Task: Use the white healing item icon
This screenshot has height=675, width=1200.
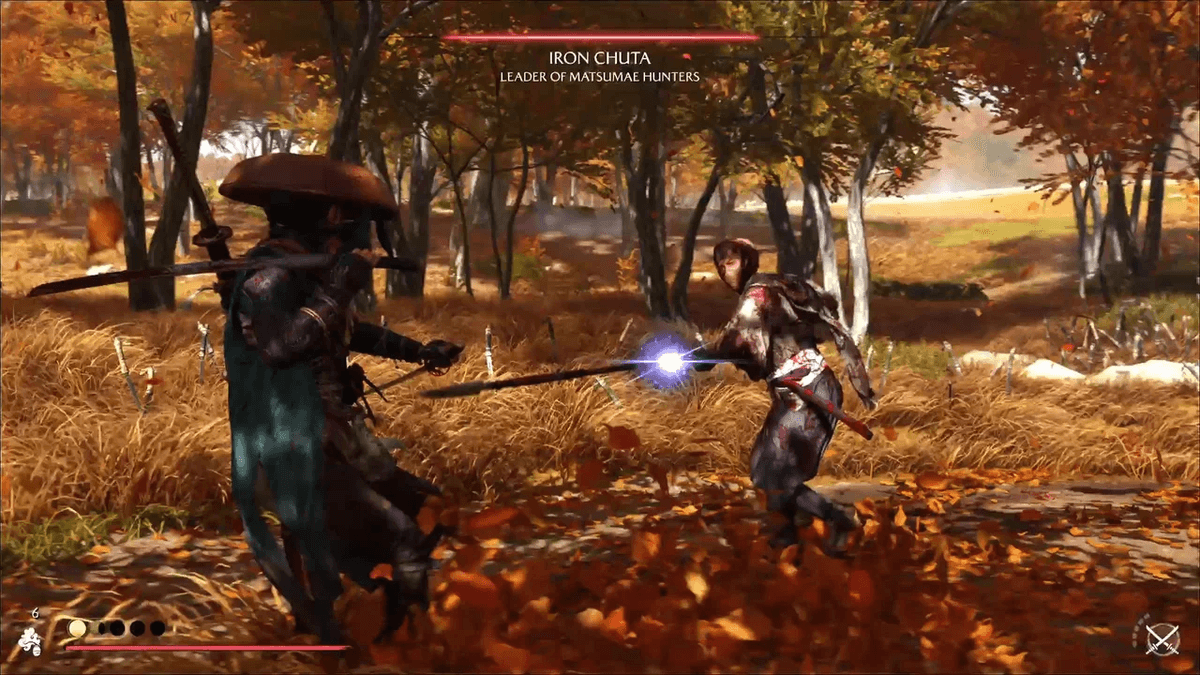Action: click(29, 640)
